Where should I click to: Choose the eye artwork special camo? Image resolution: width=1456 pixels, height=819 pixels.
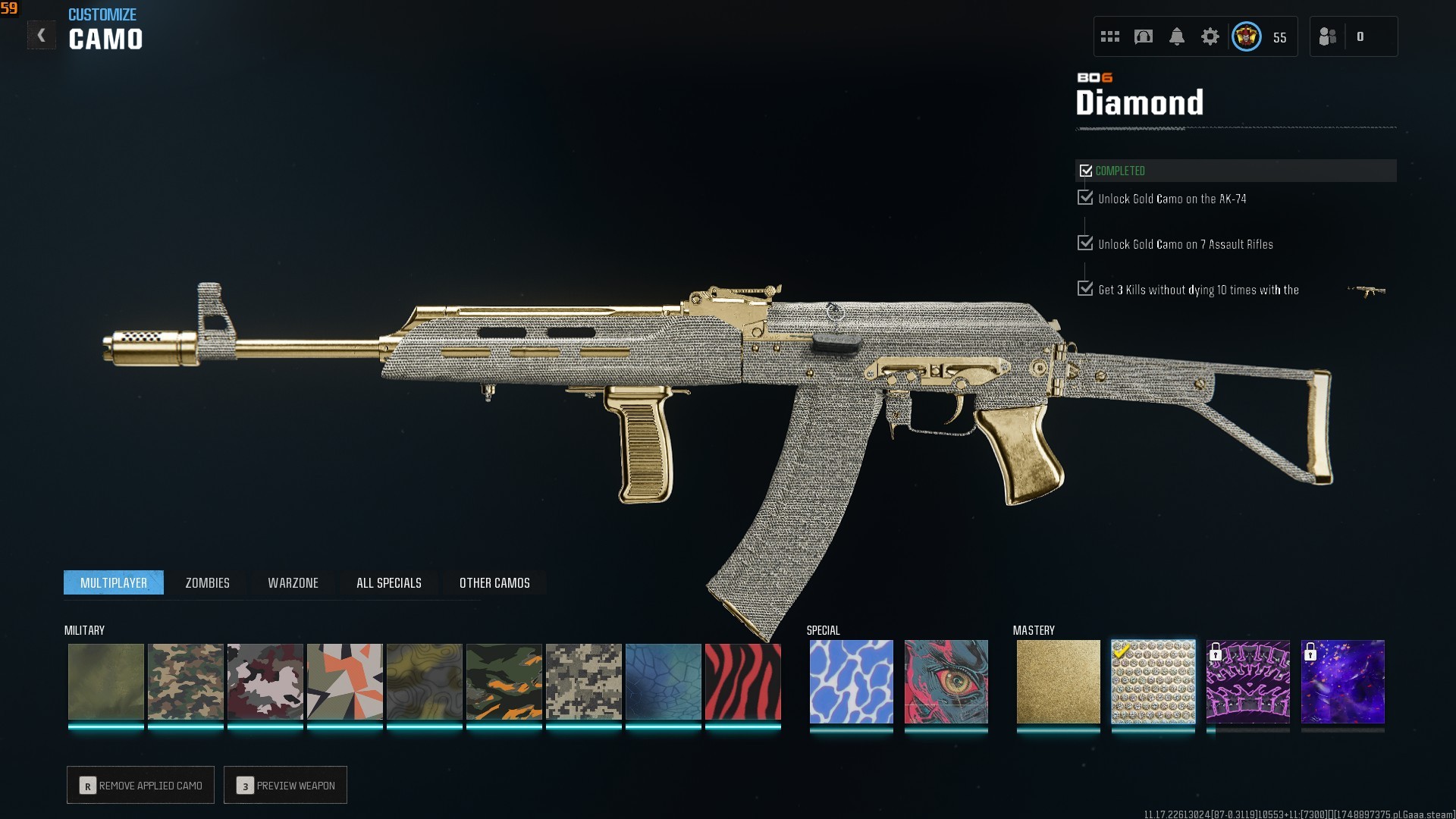pos(946,682)
